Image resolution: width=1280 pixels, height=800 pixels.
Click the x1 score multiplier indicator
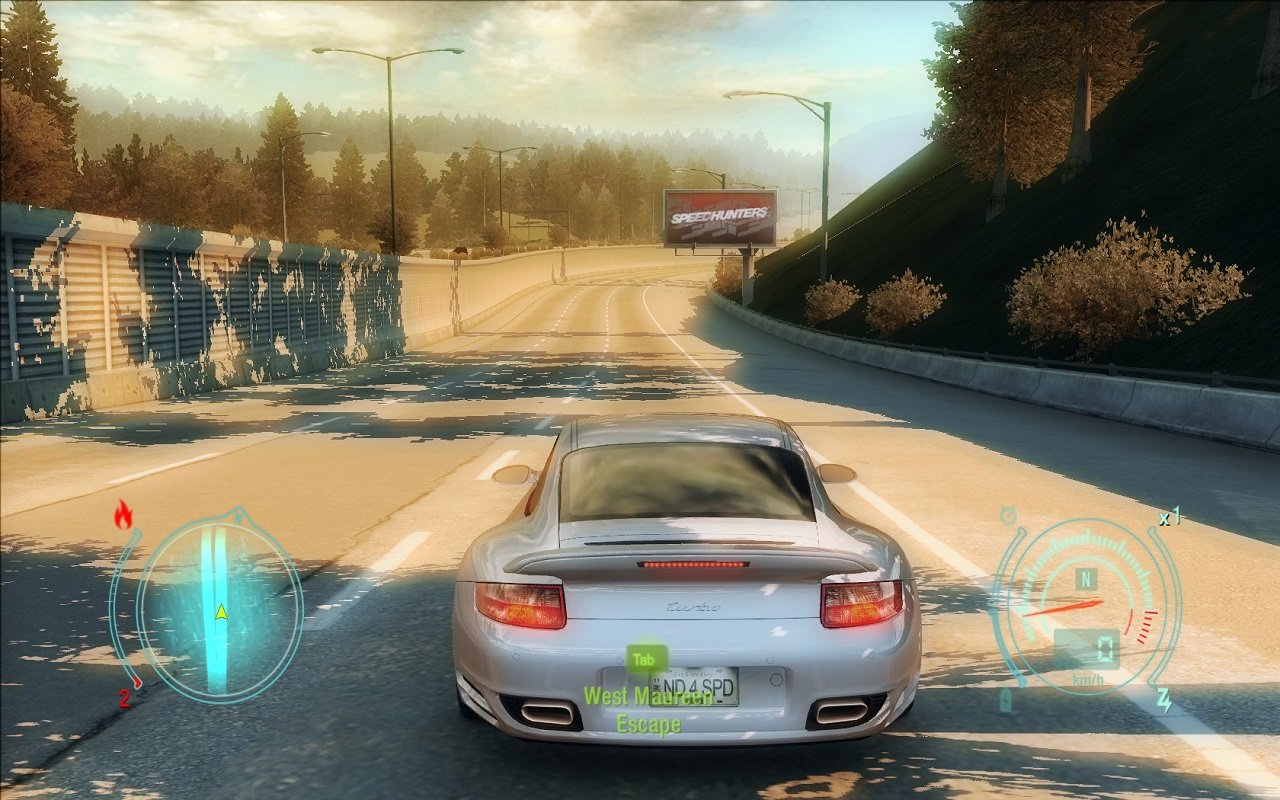point(1169,518)
